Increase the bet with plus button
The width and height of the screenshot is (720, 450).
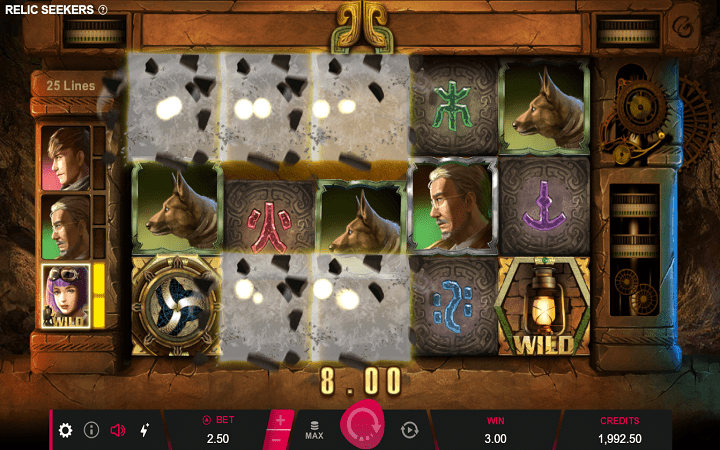click(280, 420)
